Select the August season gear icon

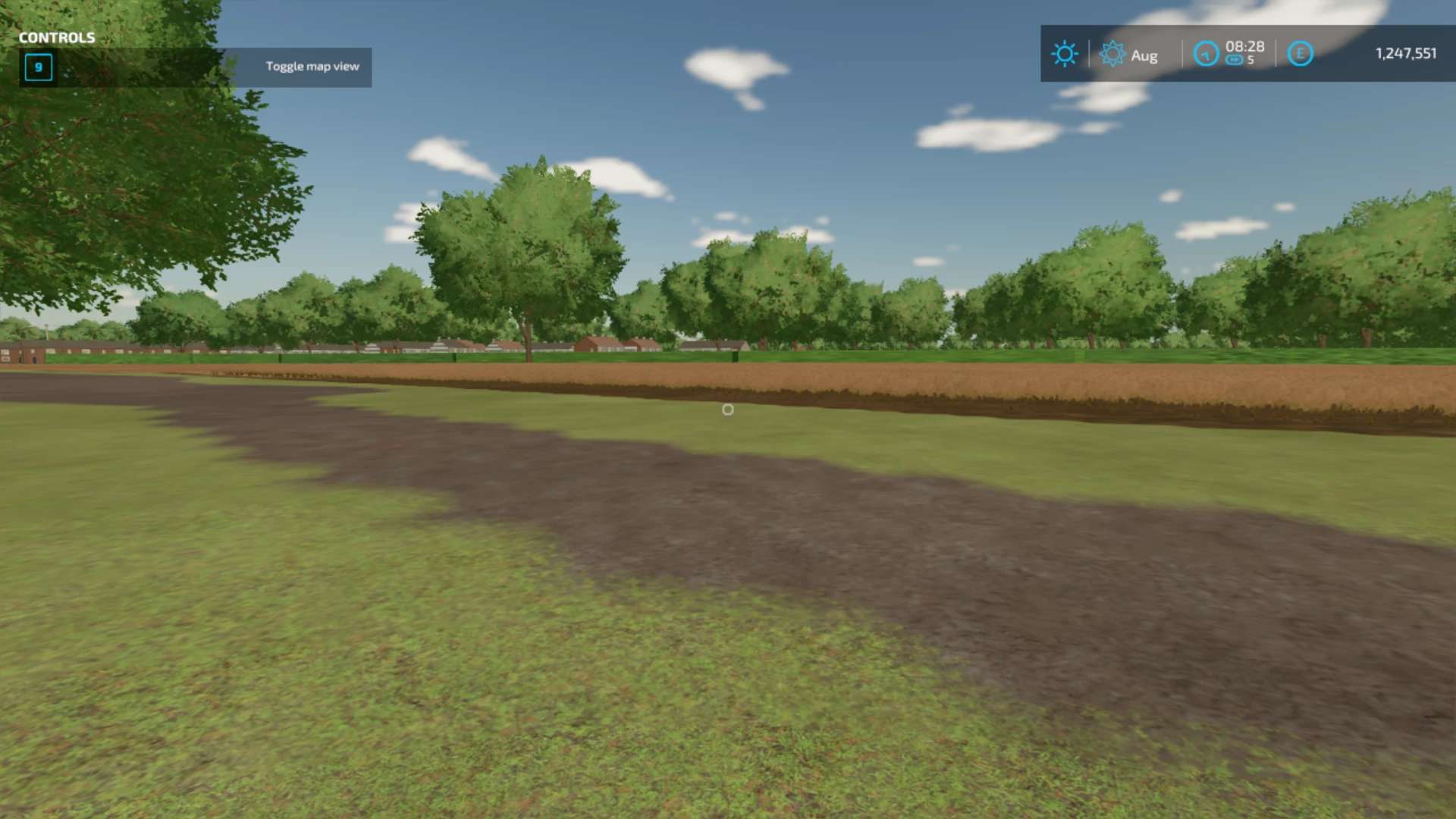1112,54
